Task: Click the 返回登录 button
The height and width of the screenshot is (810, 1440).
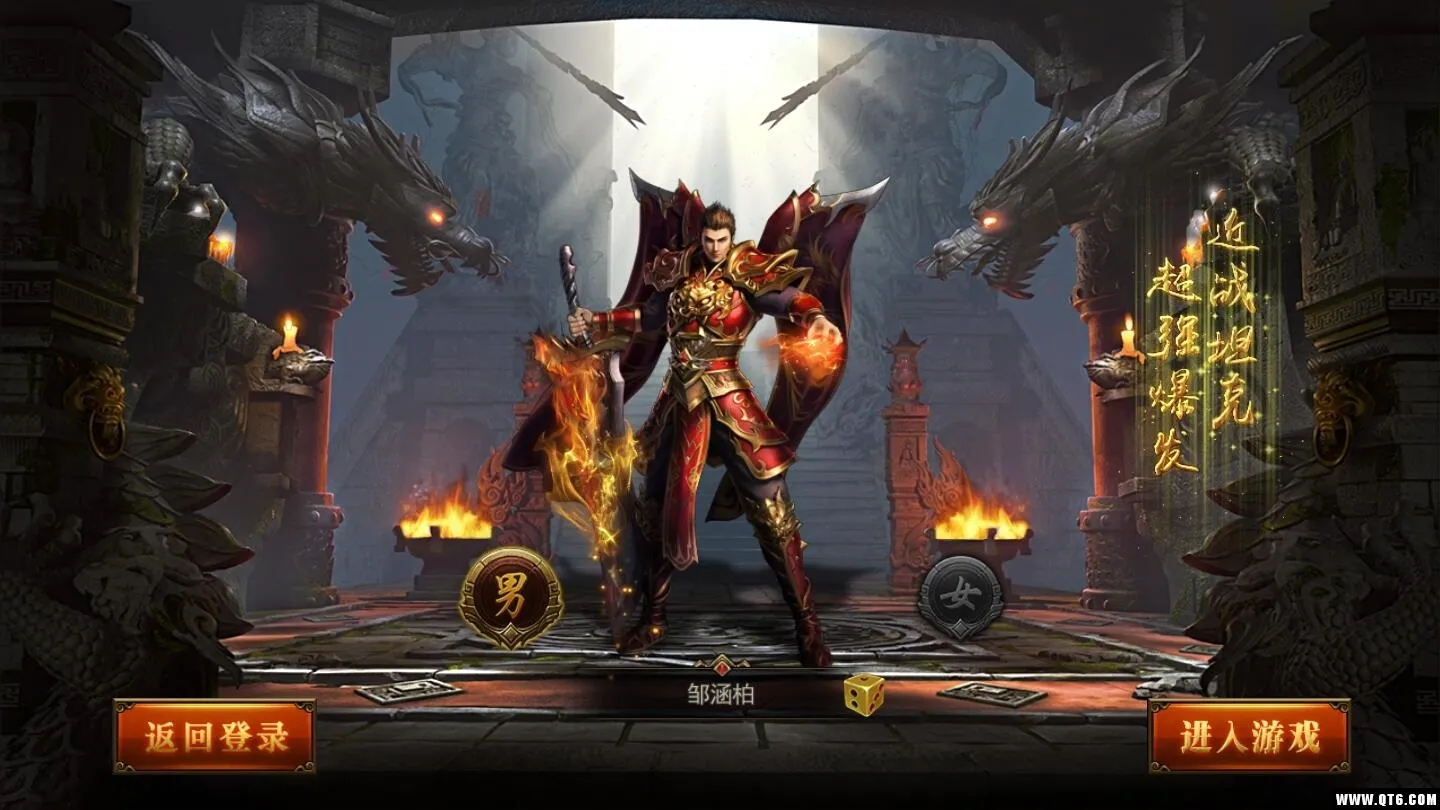Action: 214,737
